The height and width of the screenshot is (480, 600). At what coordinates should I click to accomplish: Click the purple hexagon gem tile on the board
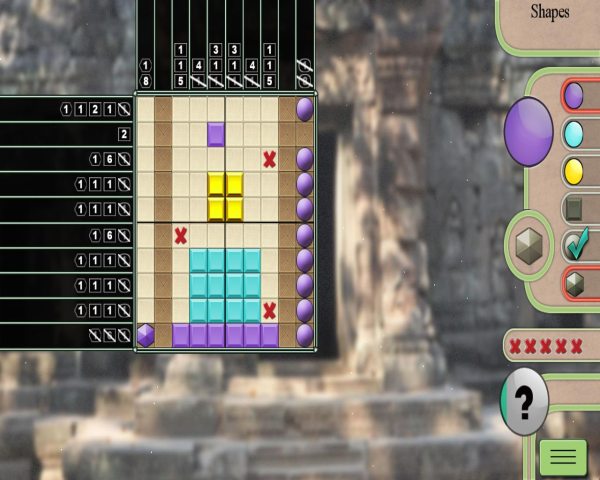(x=146, y=335)
